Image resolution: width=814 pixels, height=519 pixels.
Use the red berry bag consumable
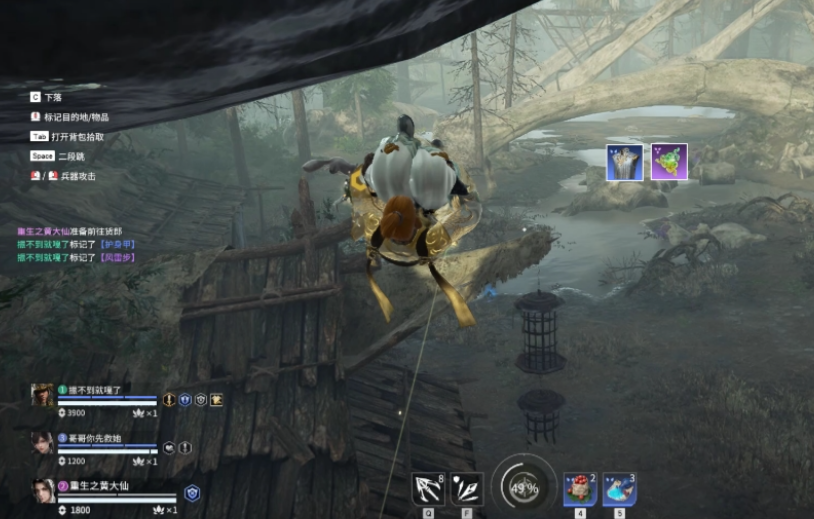580,489
